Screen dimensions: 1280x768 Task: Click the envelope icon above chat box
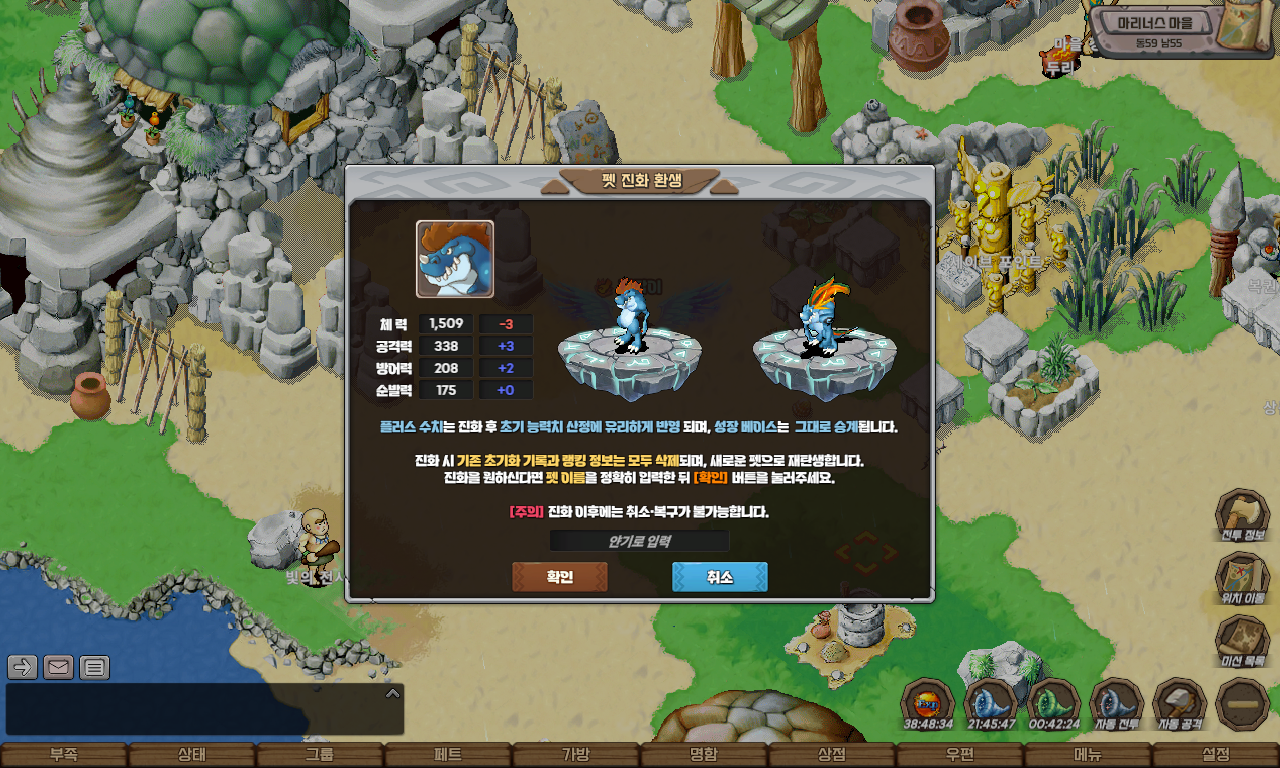pos(58,667)
